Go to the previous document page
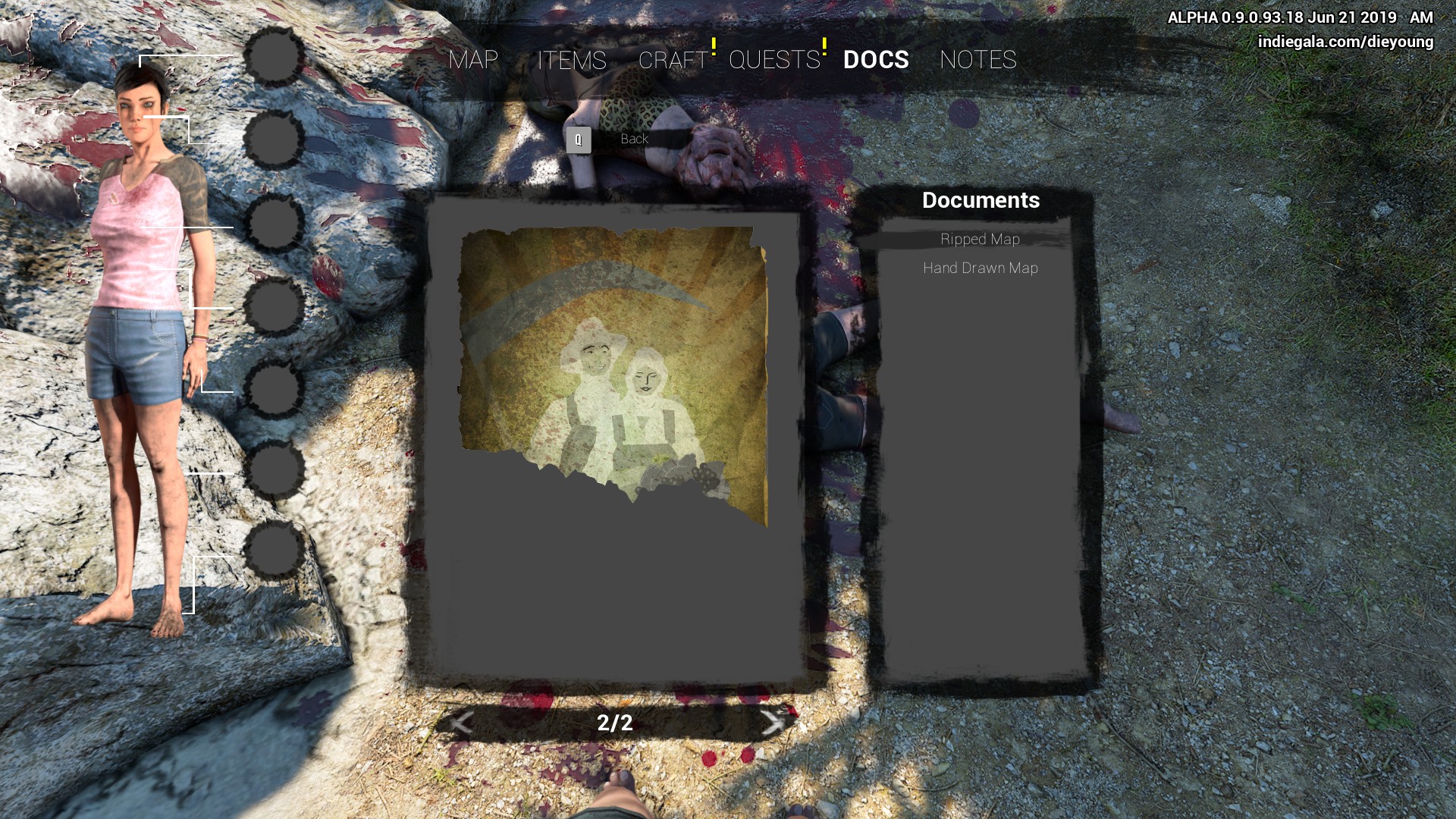The image size is (1456, 819). point(461,723)
